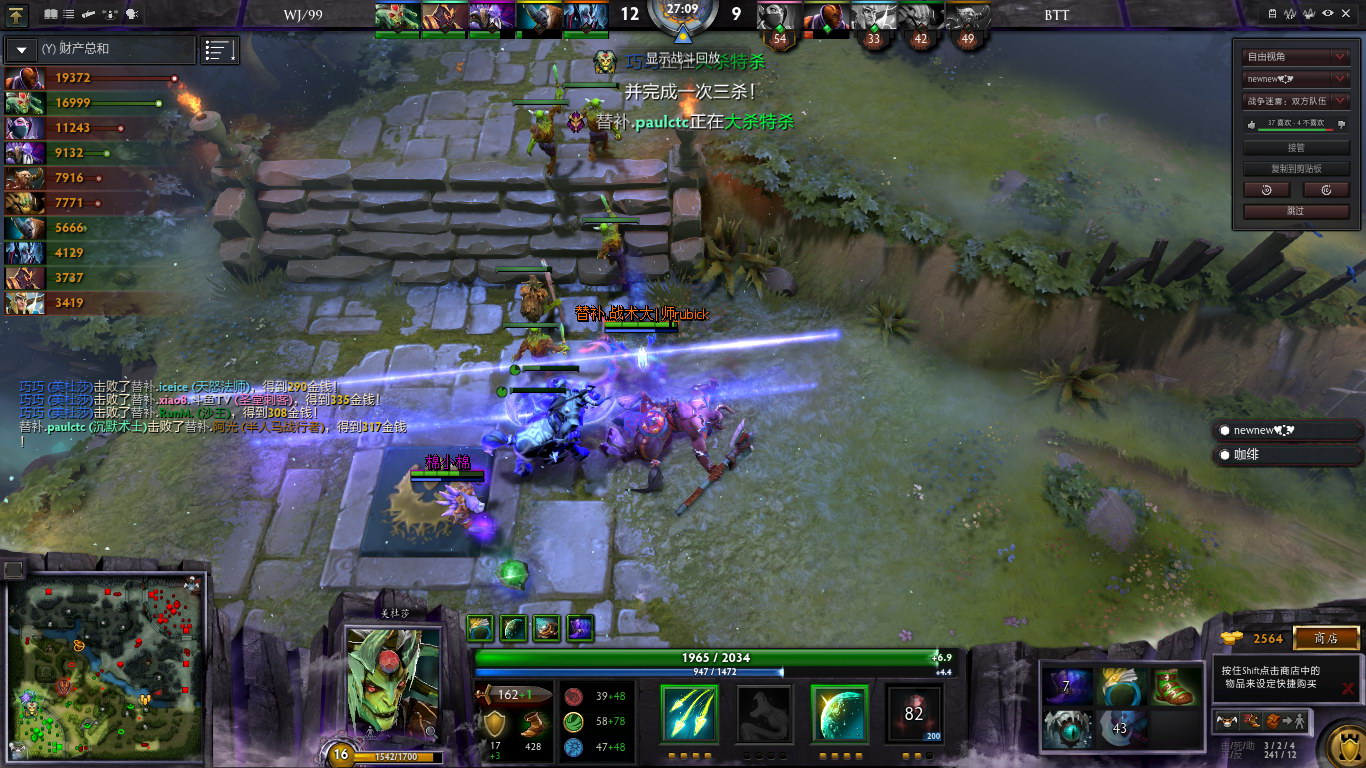Close the Shift quick-buy hint box

1348,688
